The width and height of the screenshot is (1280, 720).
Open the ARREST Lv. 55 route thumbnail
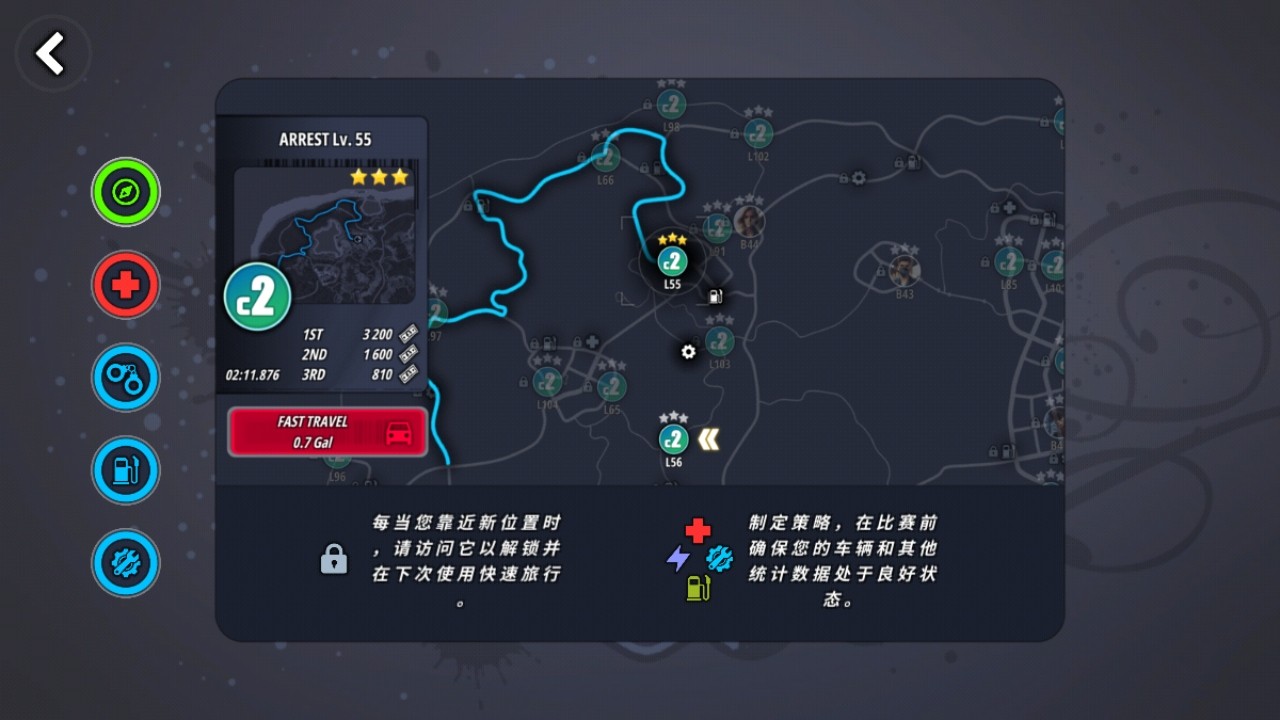tap(324, 236)
